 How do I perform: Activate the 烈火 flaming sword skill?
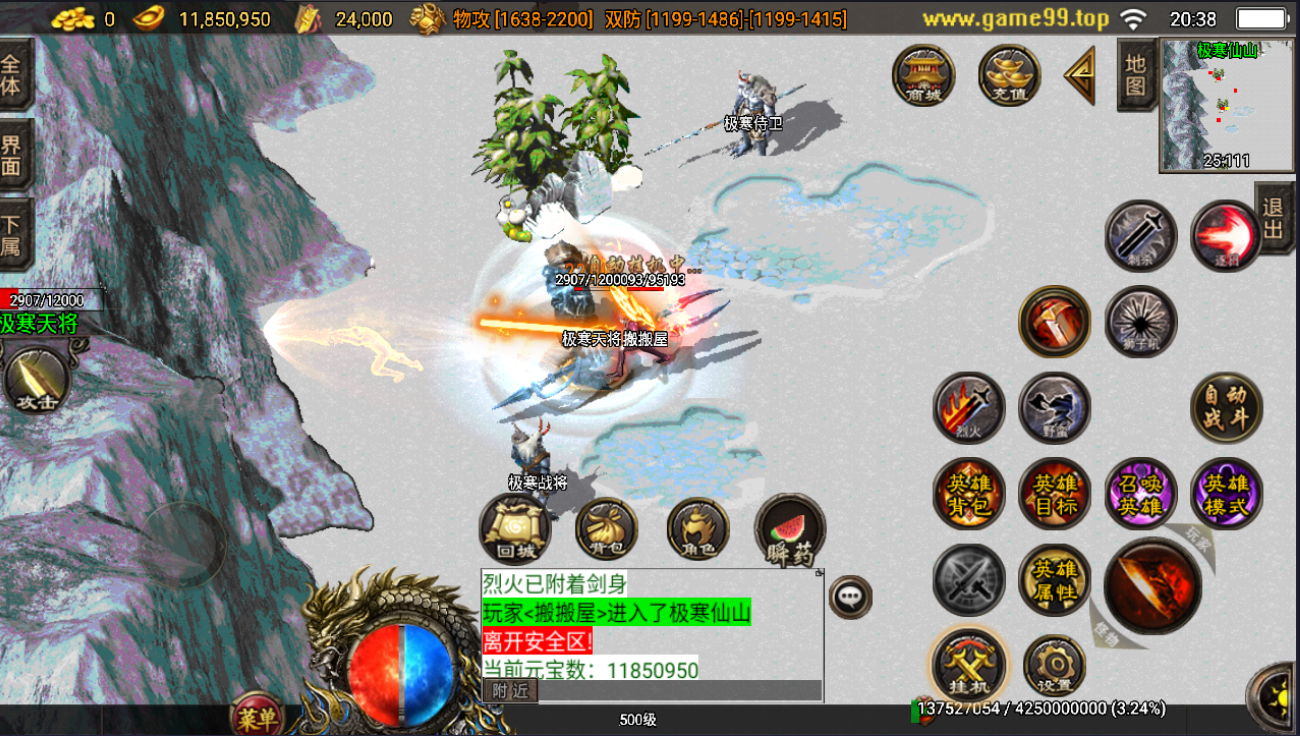coord(968,408)
